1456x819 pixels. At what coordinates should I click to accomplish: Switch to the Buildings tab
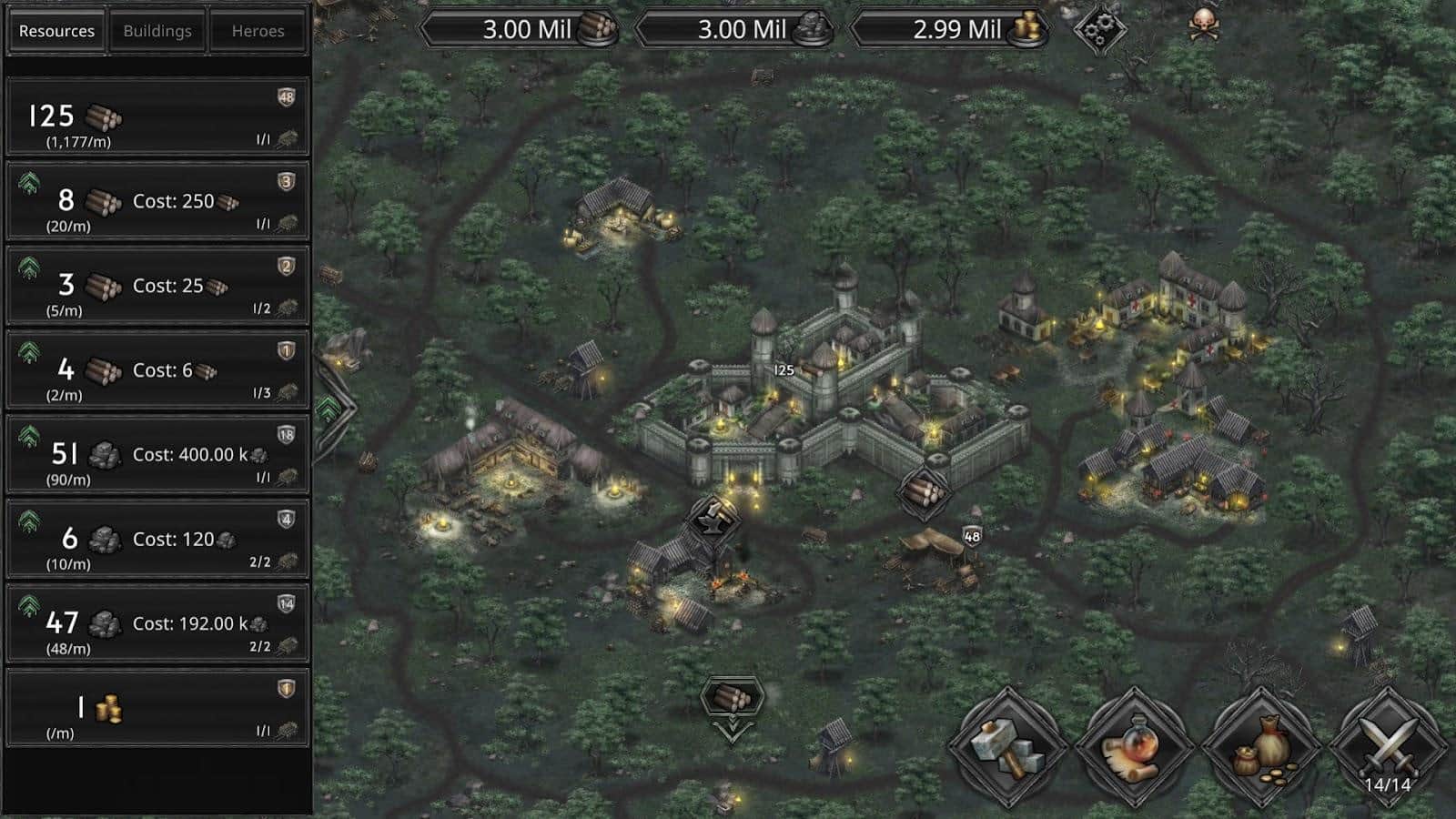click(157, 31)
